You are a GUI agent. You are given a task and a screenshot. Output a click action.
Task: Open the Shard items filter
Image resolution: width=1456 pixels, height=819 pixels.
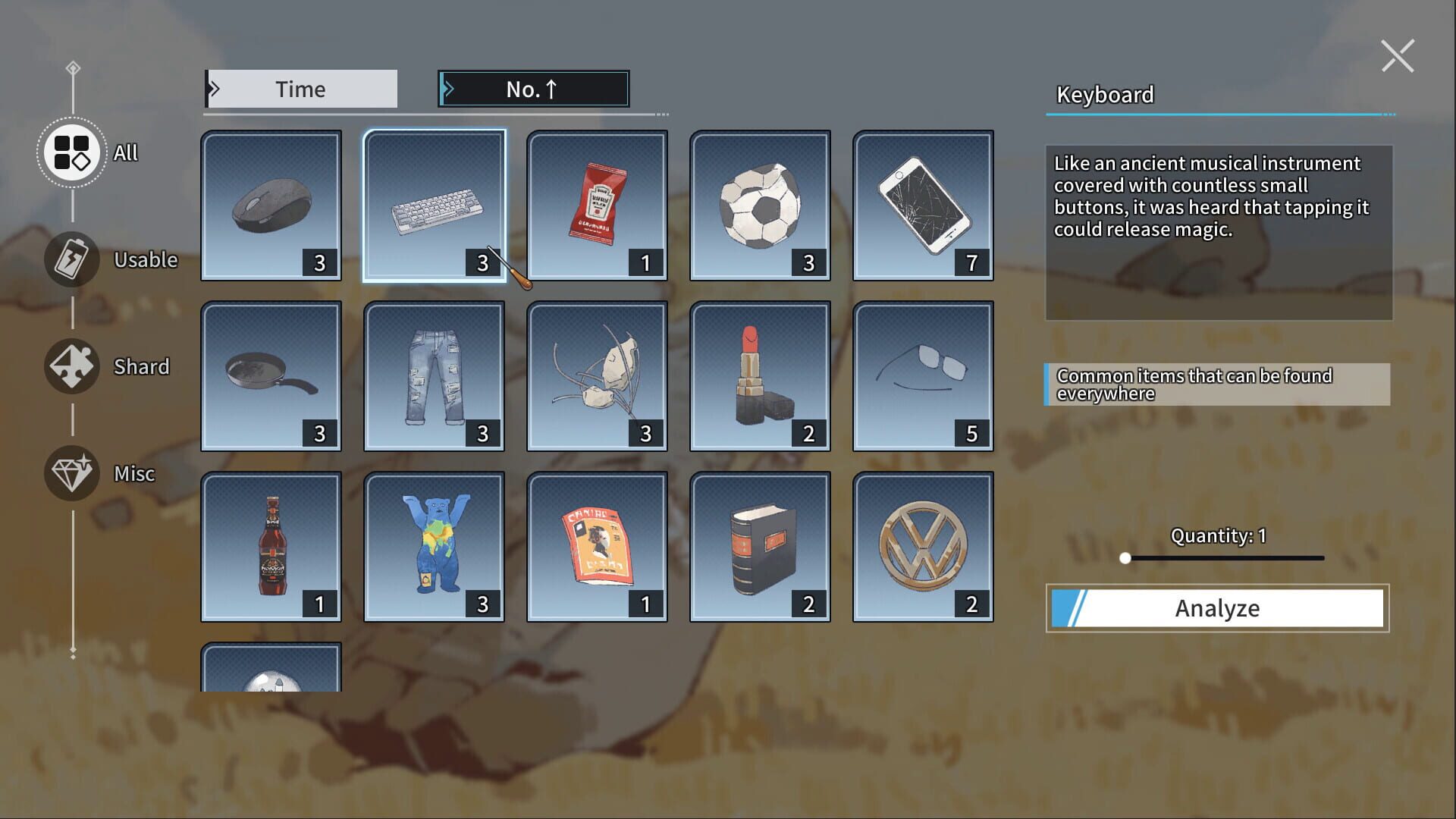72,366
